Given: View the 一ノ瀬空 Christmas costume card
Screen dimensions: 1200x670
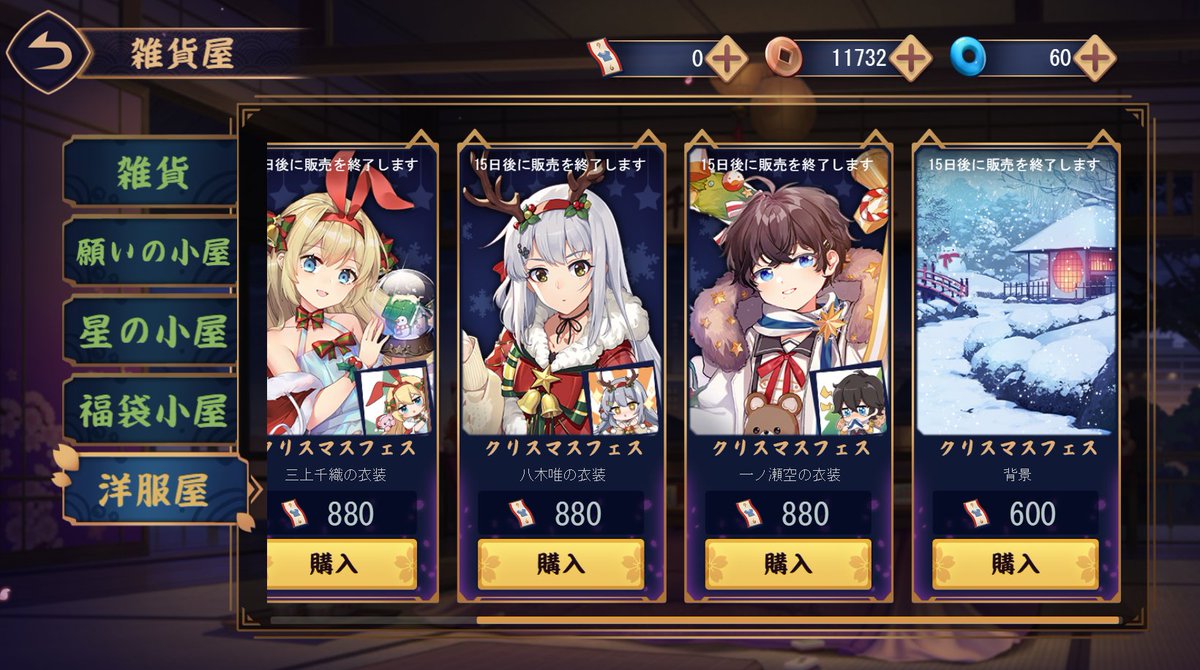Looking at the screenshot, I should coord(788,300).
